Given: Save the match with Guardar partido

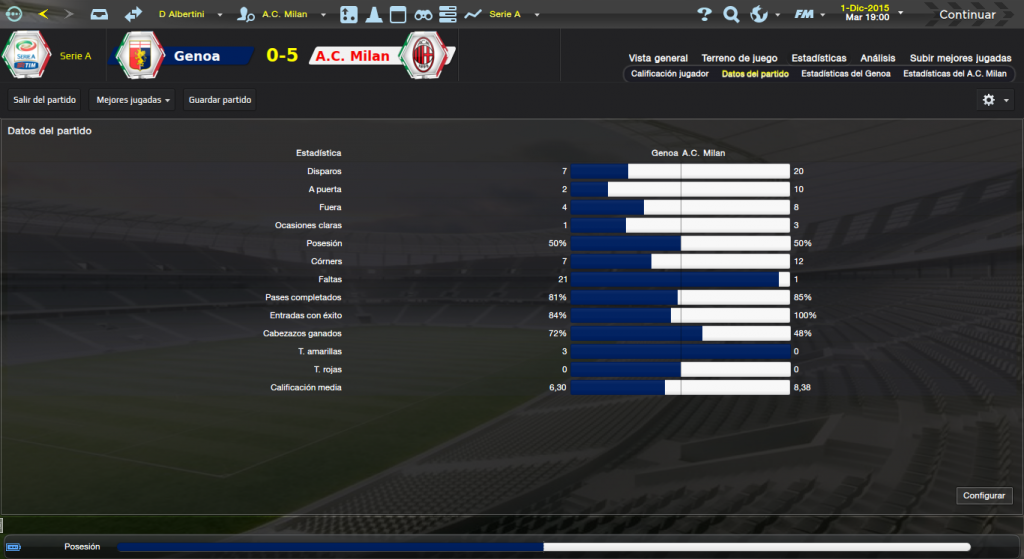Looking at the screenshot, I should point(220,100).
